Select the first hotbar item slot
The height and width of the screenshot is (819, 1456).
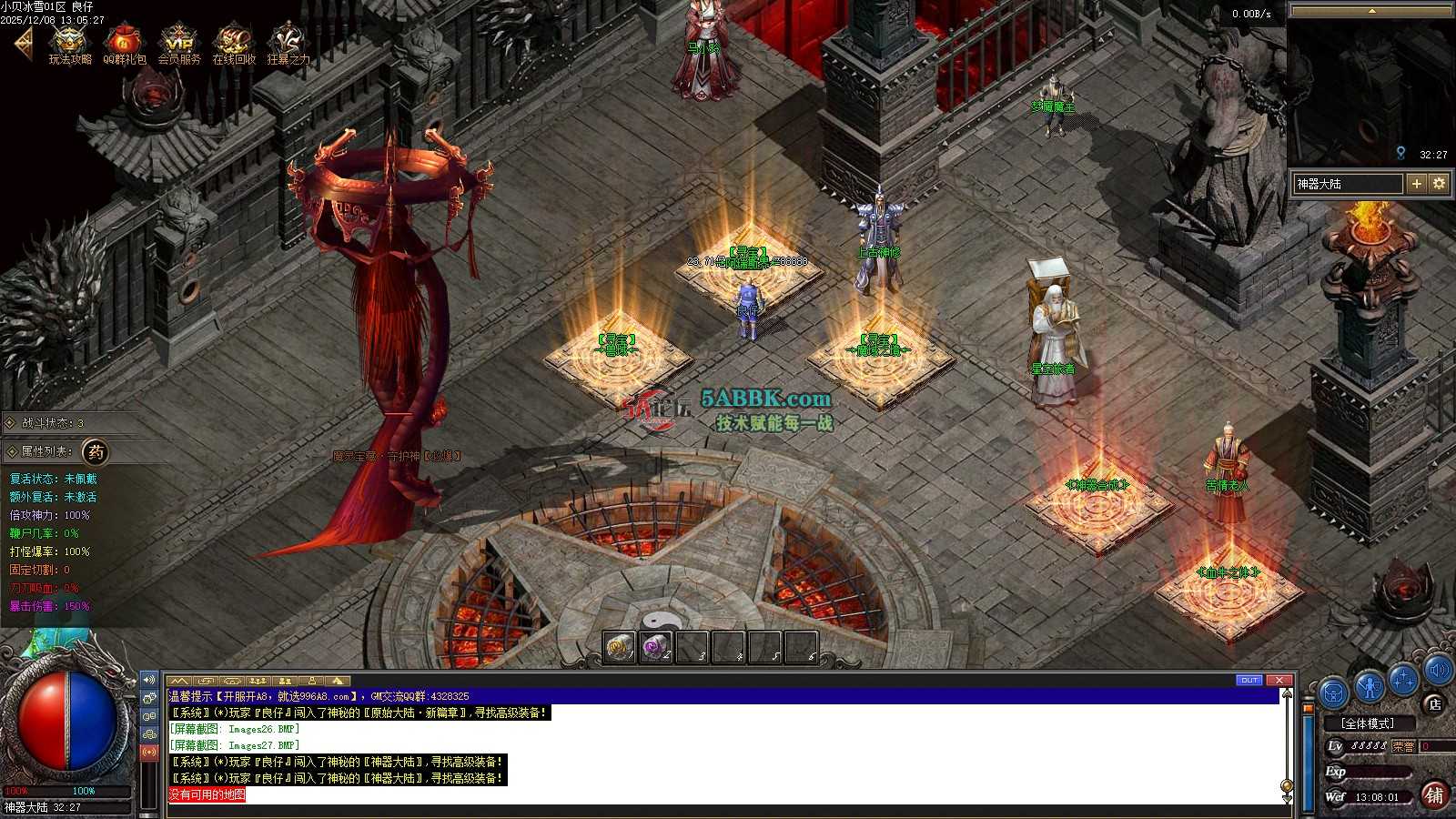620,648
